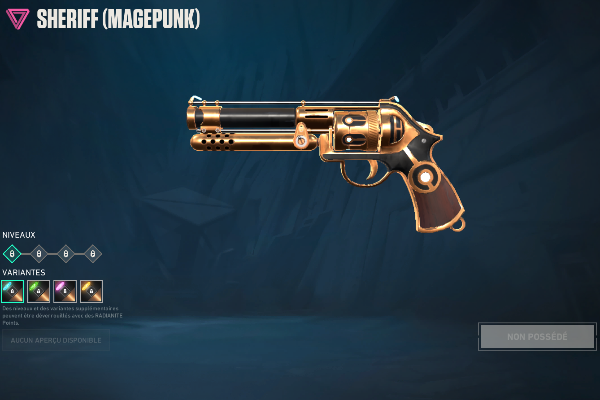The image size is (600, 400).
Task: Click the Non Possédé button
Action: point(537,336)
